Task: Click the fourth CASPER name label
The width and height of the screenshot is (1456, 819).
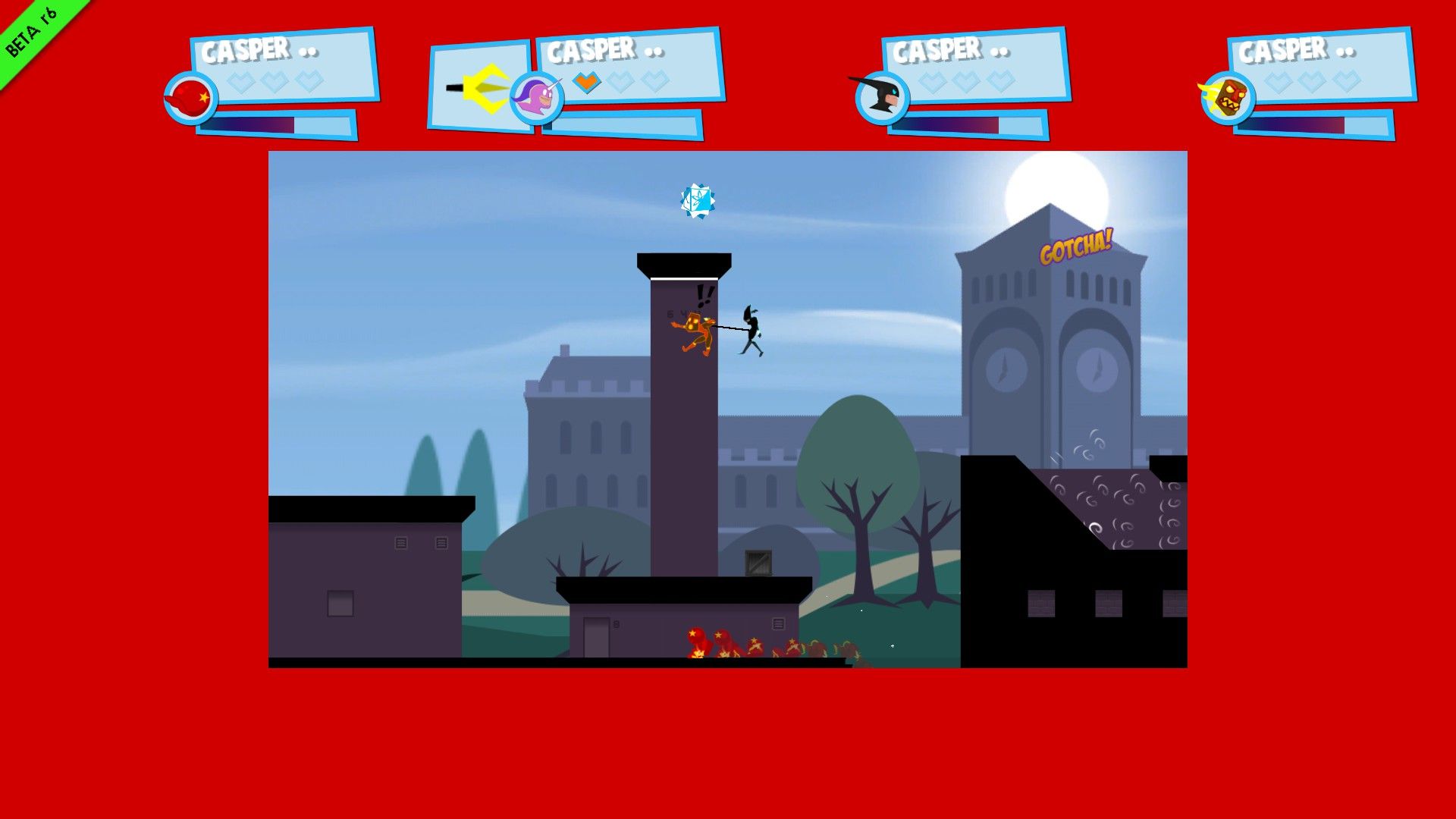Action: coord(1280,50)
